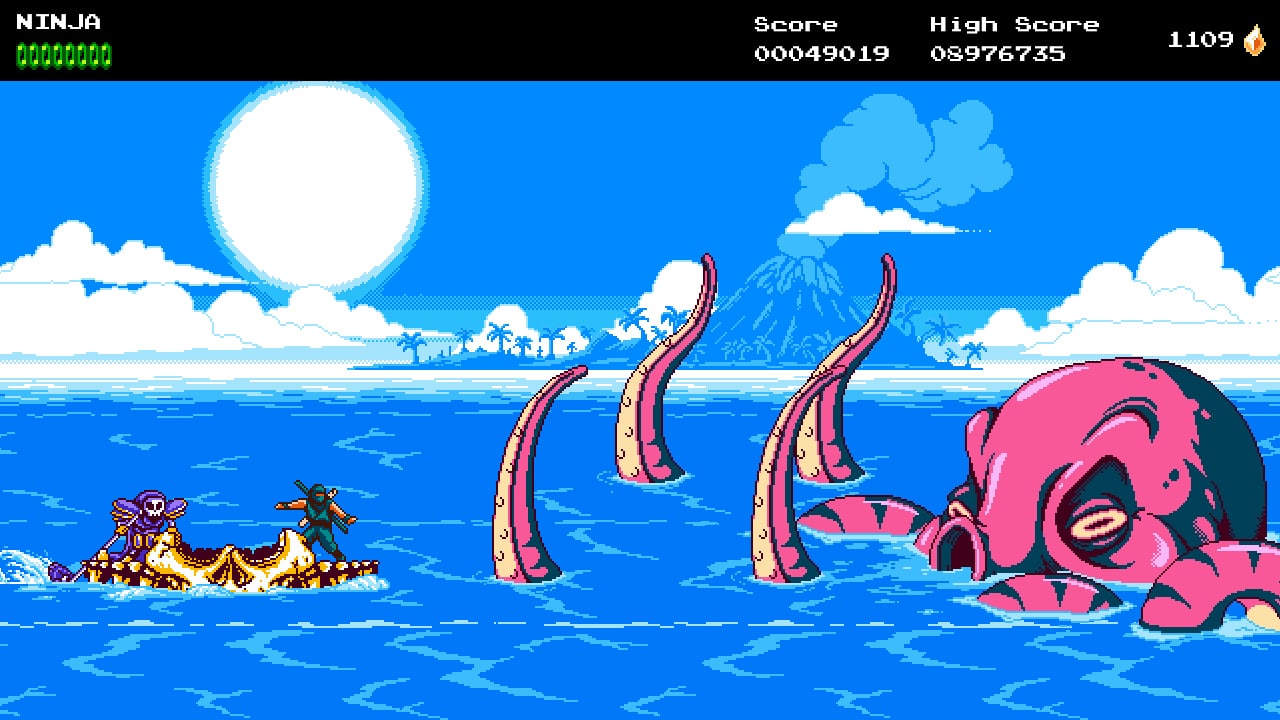Viewport: 1280px width, 720px height.
Task: Click the NINJA name label
Action: point(60,20)
